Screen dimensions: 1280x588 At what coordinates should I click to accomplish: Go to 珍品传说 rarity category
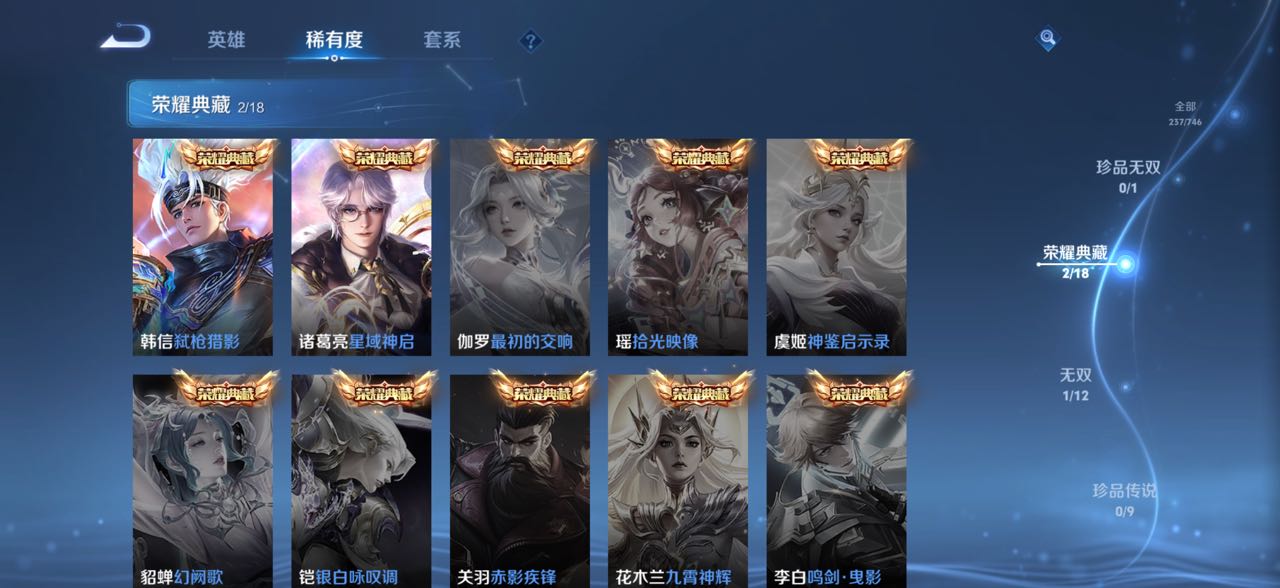tap(1124, 498)
